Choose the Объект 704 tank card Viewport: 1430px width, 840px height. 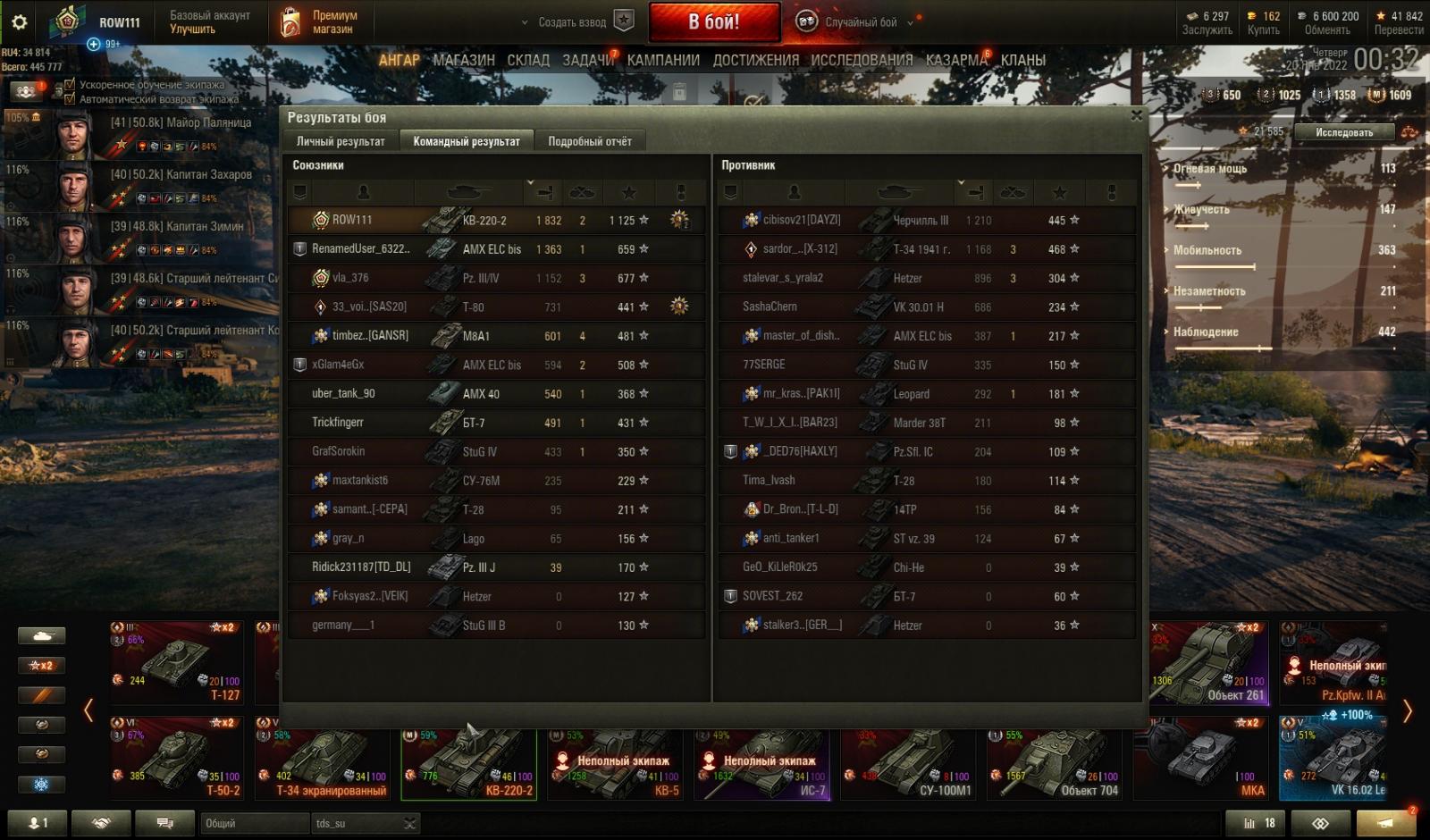coord(1056,764)
